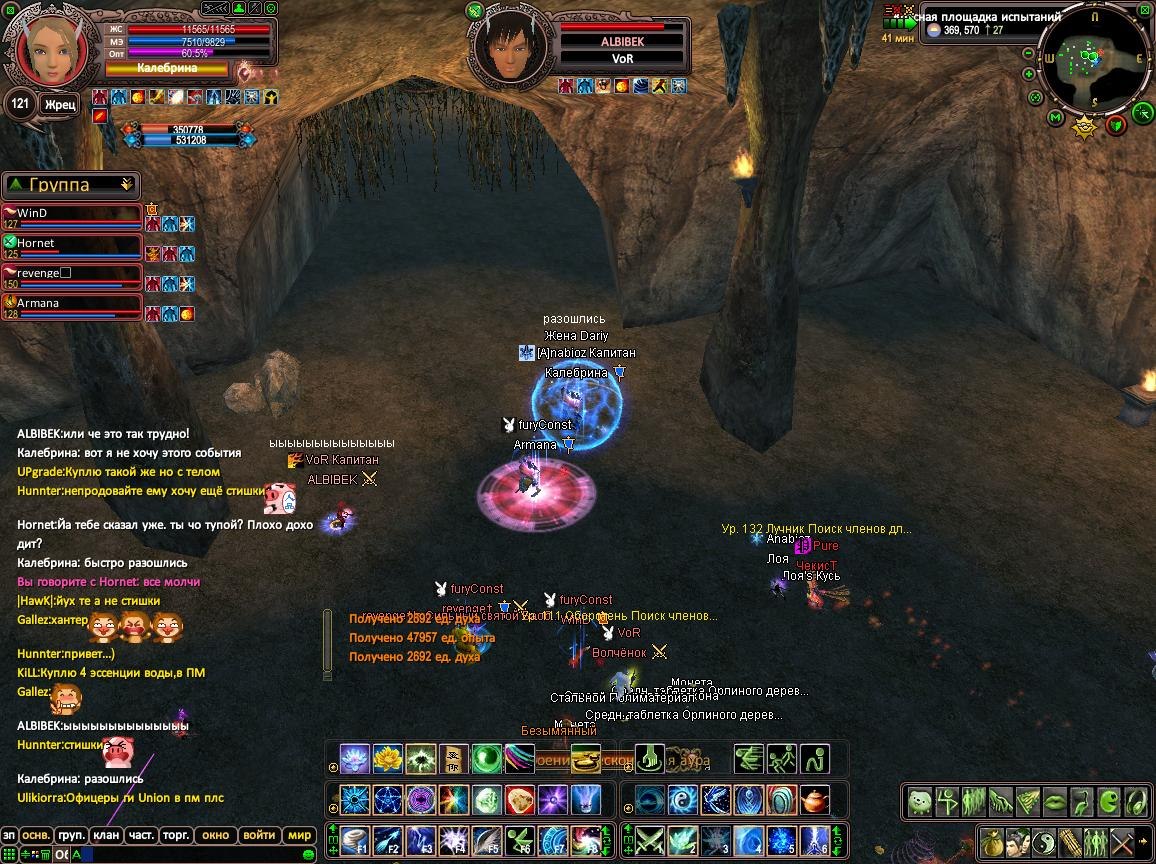Open the world map with M button
The height and width of the screenshot is (864, 1156).
(1056, 118)
